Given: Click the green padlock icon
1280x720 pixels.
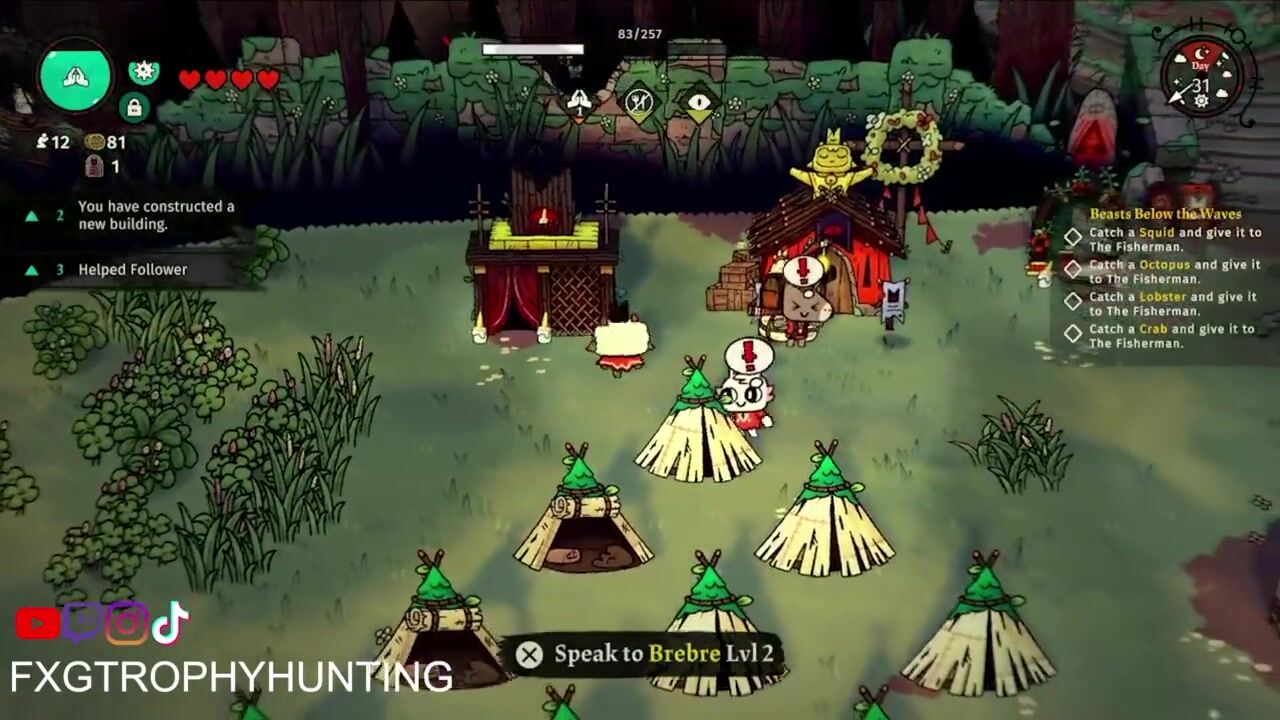Looking at the screenshot, I should (x=134, y=107).
